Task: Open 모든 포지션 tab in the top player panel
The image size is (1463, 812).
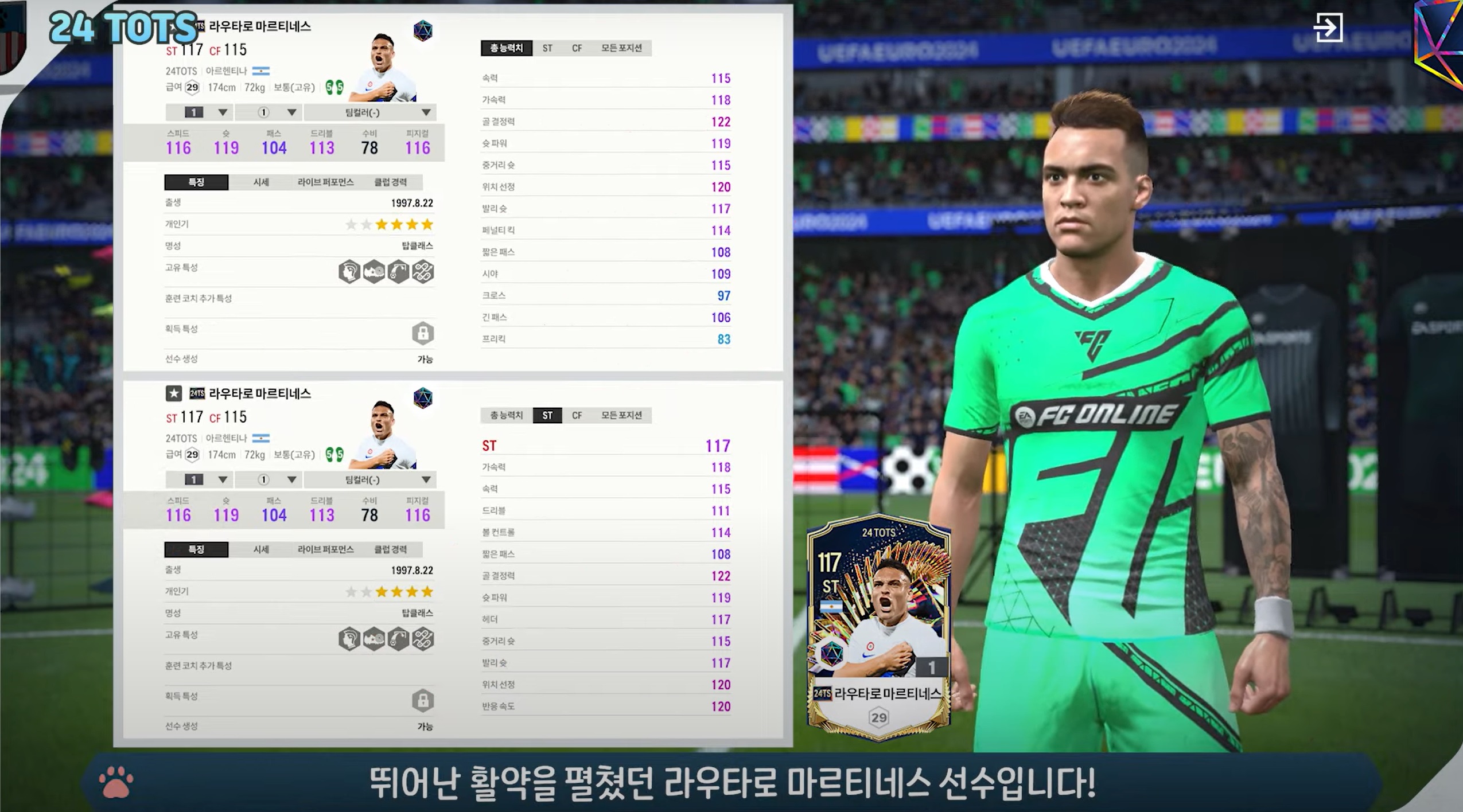Action: point(621,48)
